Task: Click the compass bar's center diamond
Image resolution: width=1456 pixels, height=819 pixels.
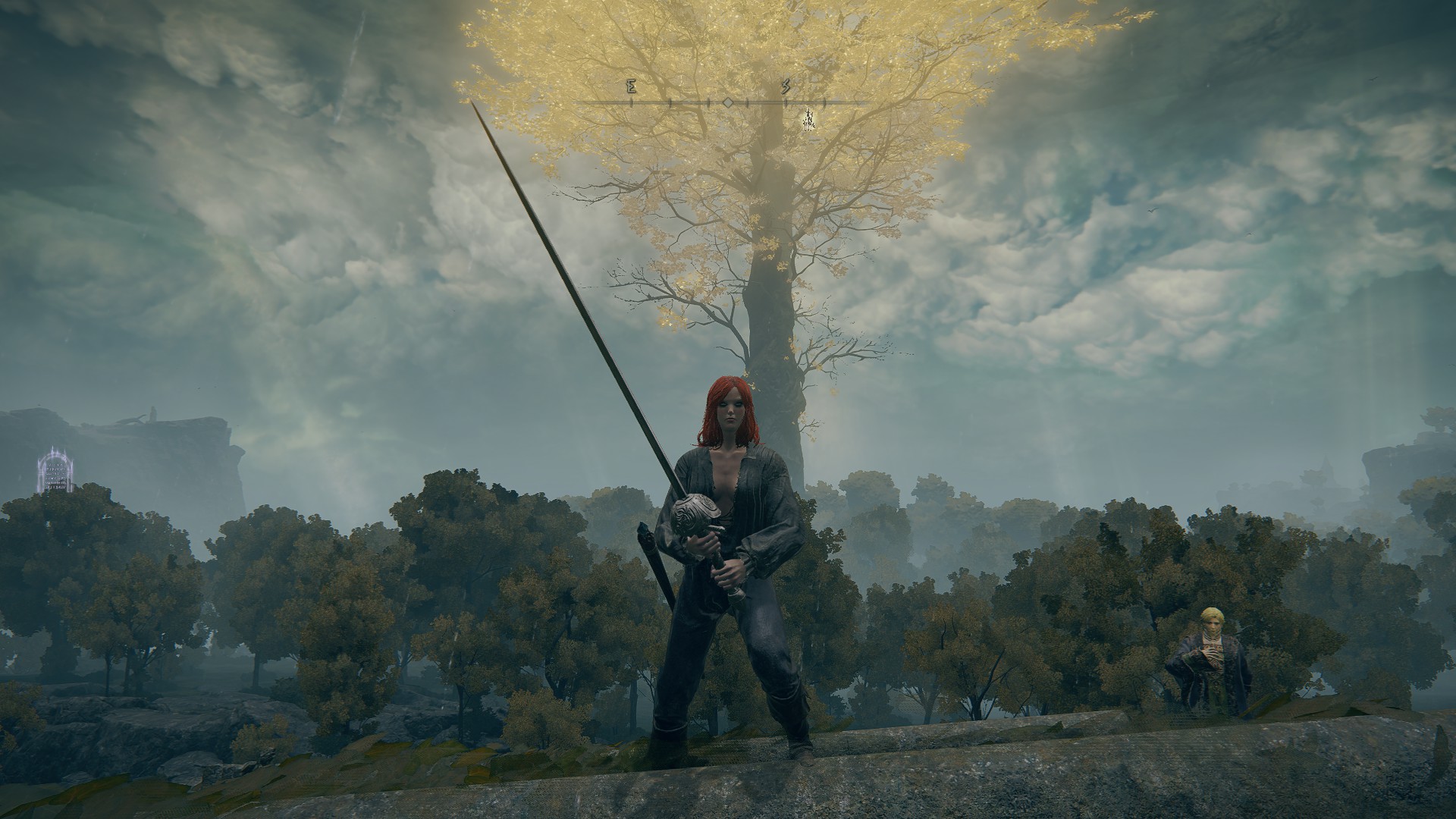Action: click(x=727, y=102)
